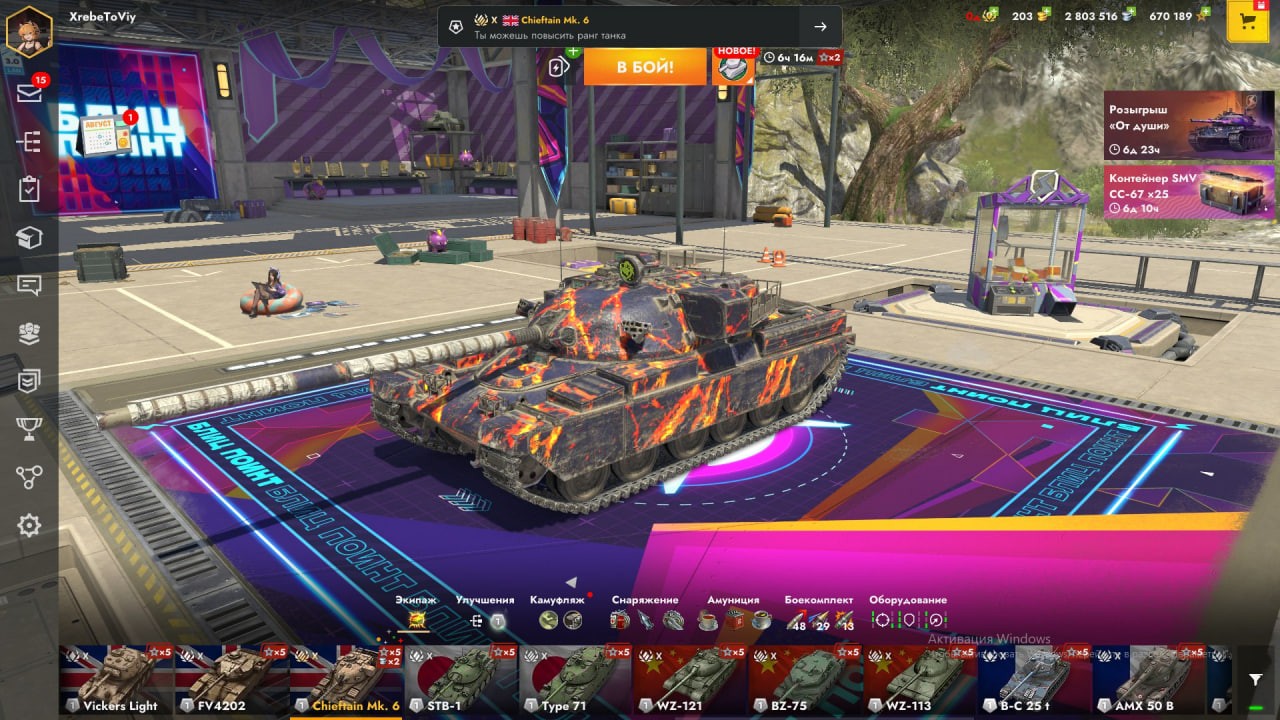Open the tank carousel filter
The image size is (1280, 720).
pyautogui.click(x=1256, y=680)
